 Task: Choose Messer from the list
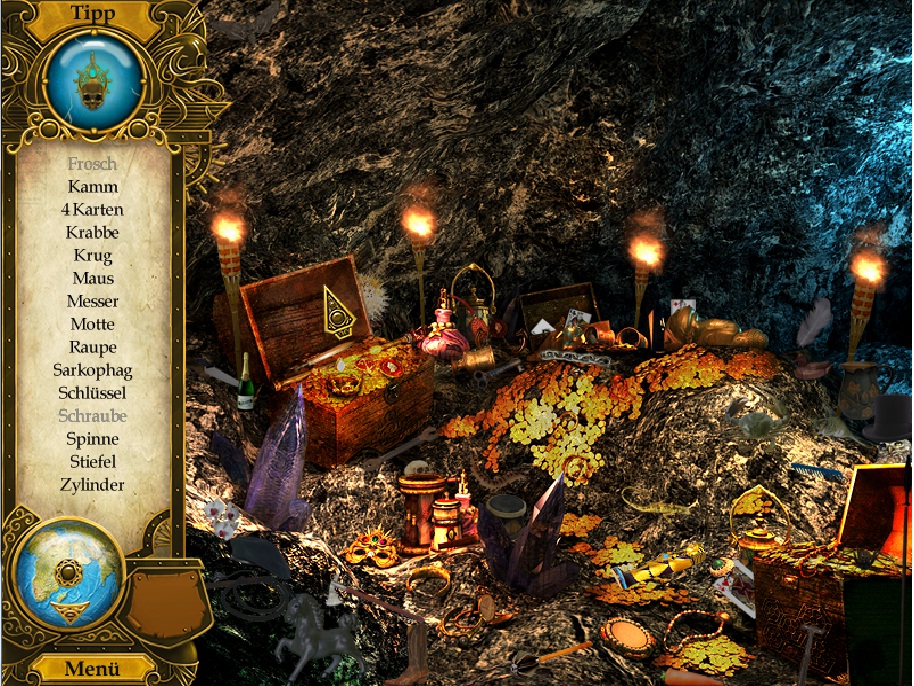point(93,301)
